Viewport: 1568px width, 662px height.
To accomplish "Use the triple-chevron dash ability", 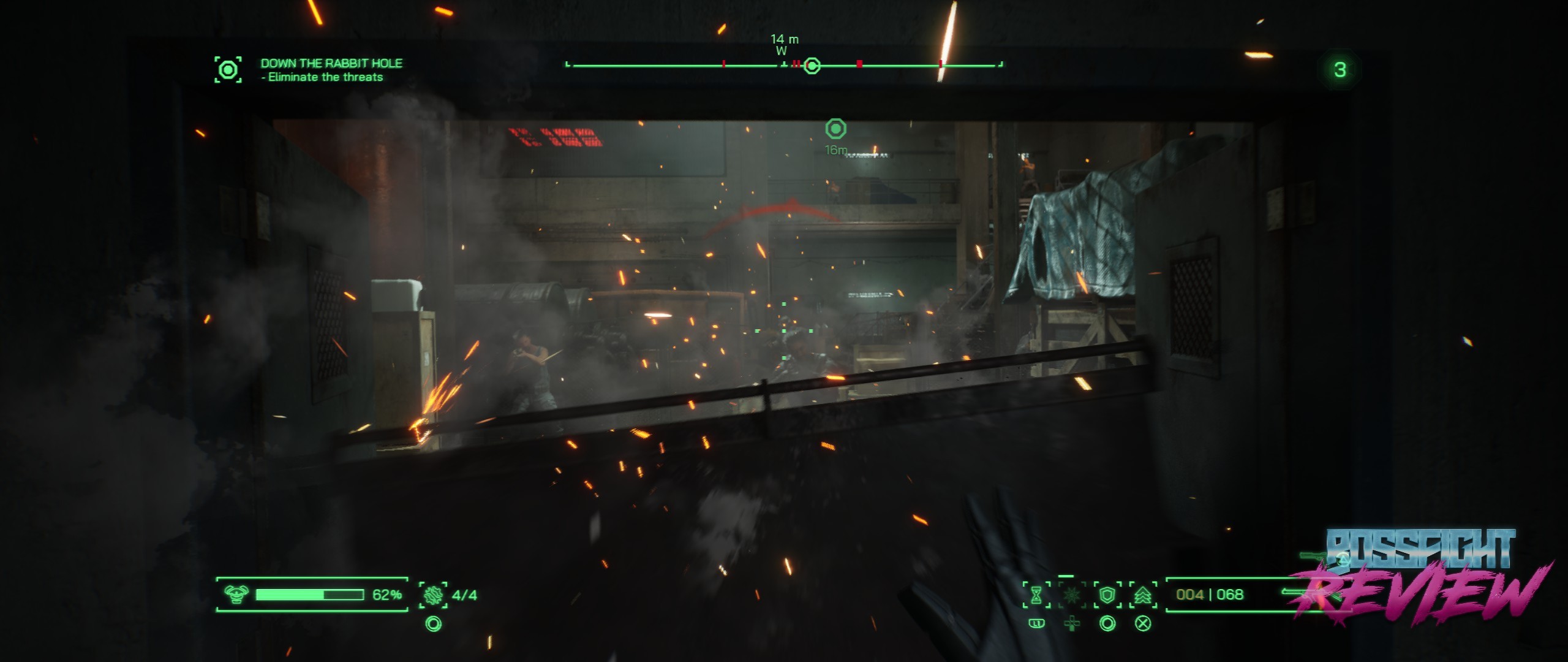I will (x=1143, y=595).
